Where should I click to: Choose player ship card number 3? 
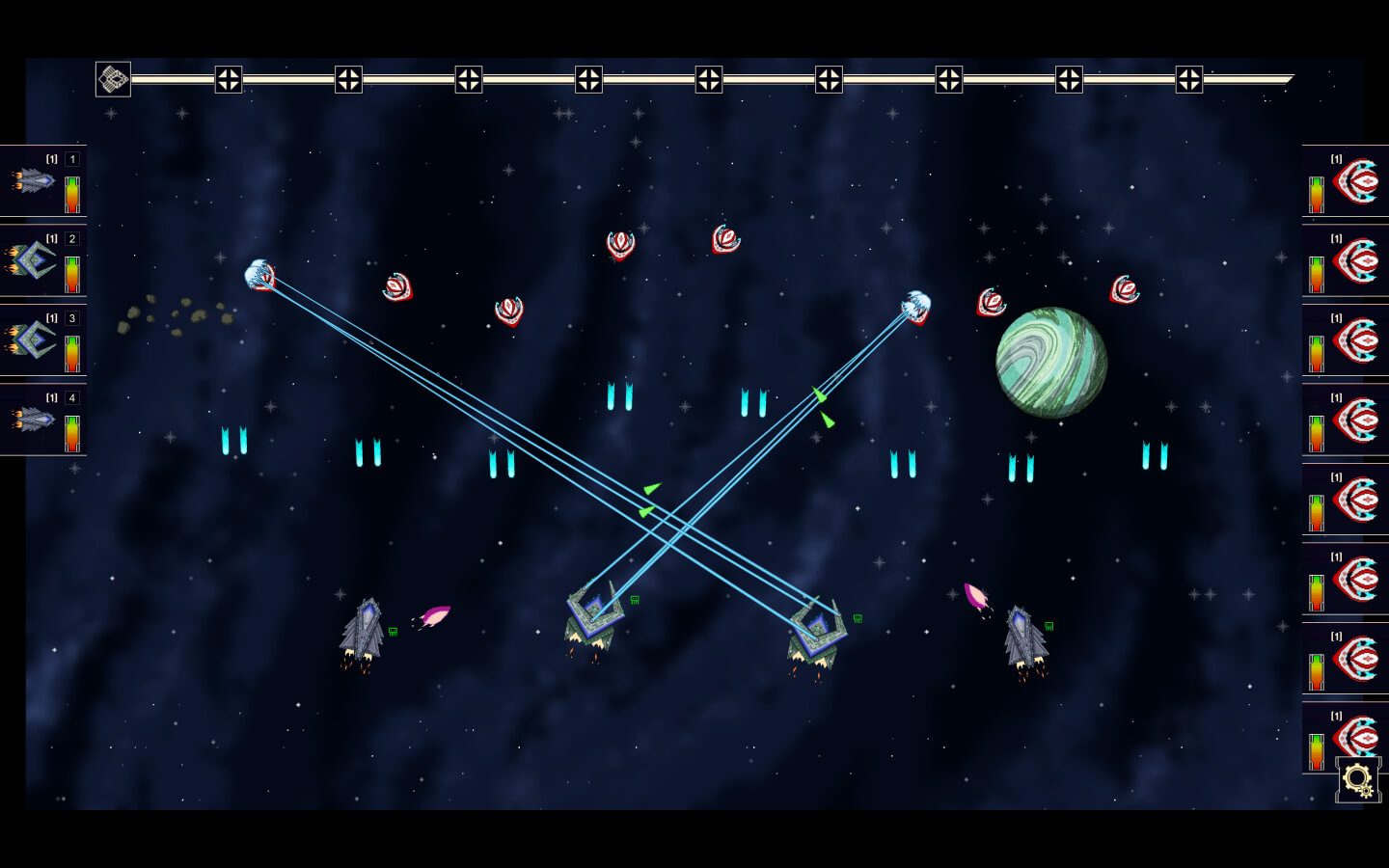[x=42, y=340]
